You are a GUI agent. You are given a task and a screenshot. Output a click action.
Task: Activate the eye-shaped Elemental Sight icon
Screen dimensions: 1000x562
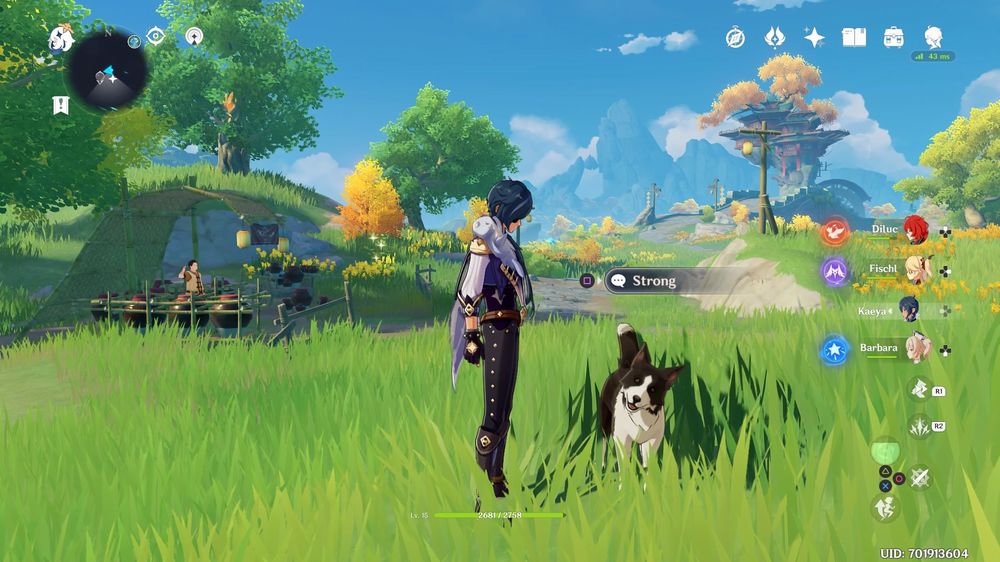point(155,36)
